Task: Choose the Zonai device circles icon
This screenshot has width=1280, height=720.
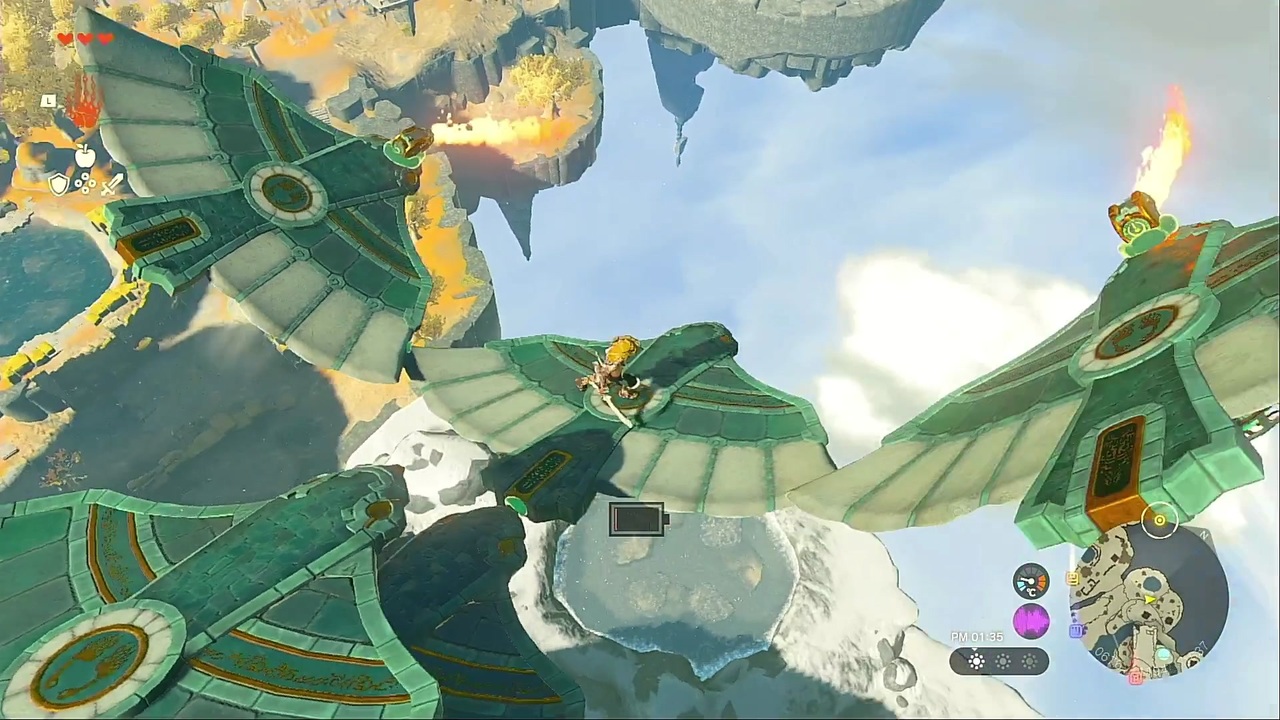Action: pos(85,184)
